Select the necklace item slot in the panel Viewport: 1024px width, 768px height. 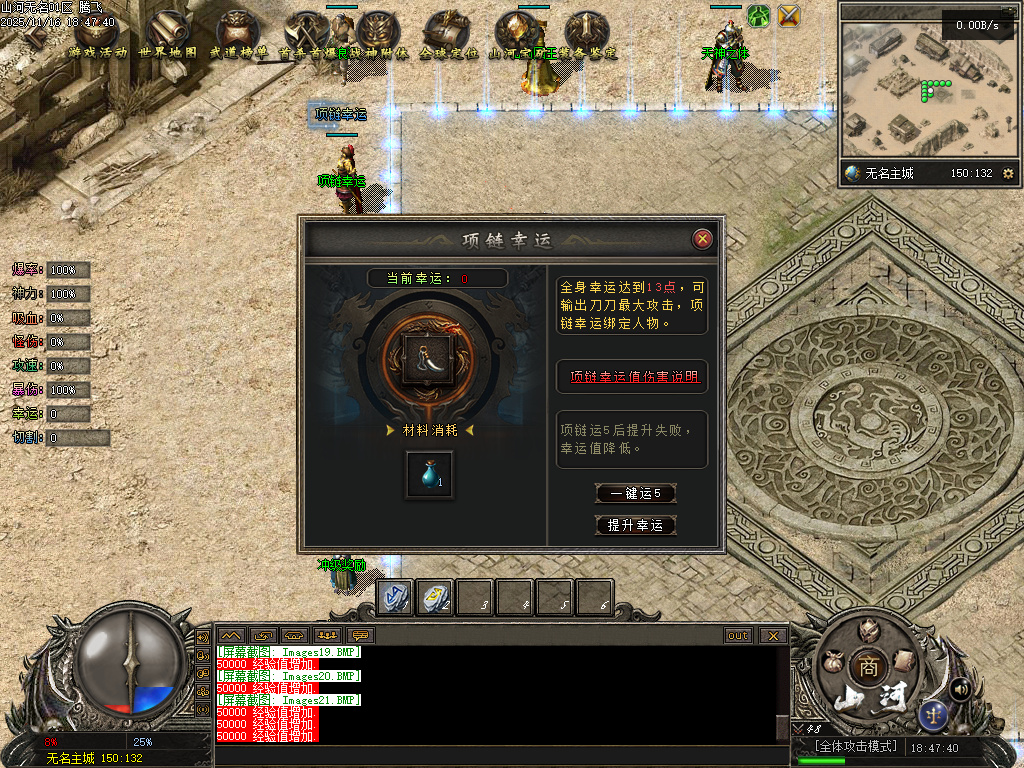(x=426, y=358)
